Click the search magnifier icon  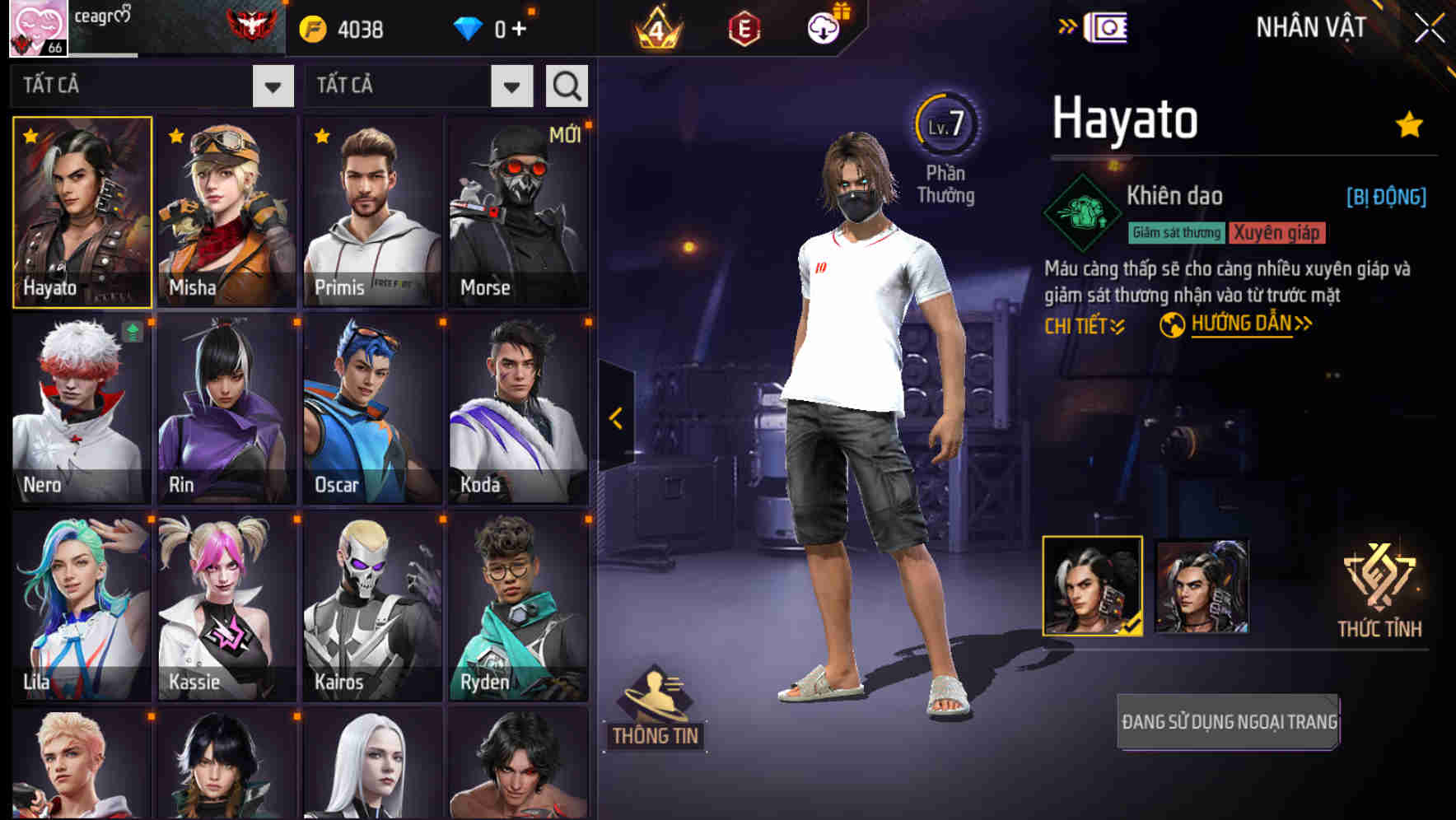(x=566, y=85)
